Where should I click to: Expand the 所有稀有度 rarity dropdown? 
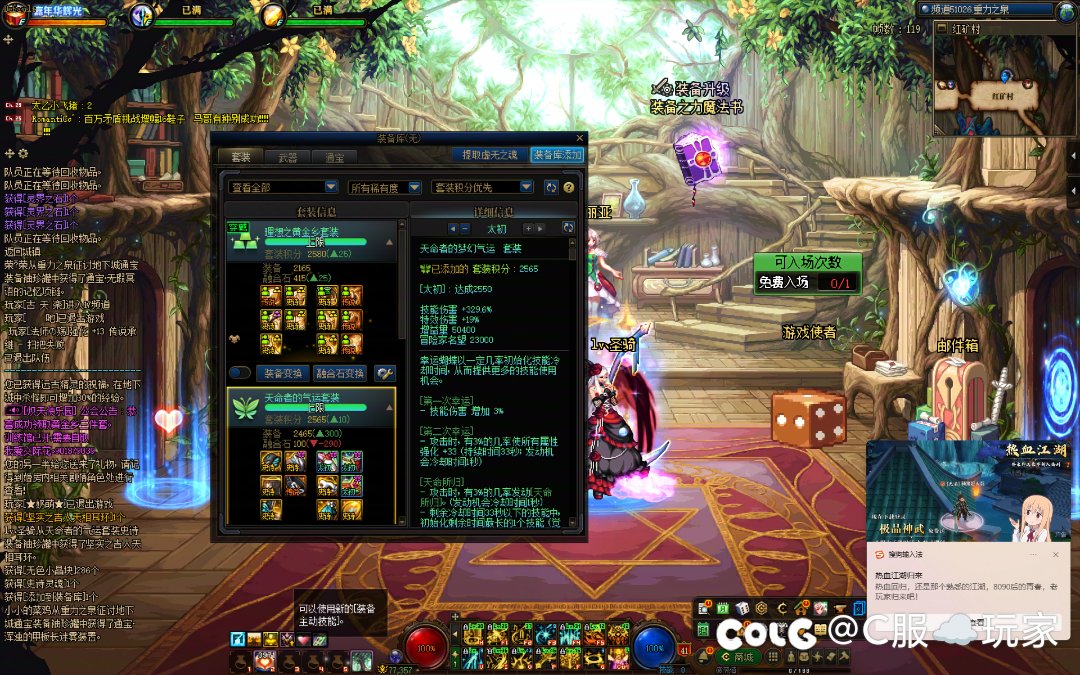[383, 187]
